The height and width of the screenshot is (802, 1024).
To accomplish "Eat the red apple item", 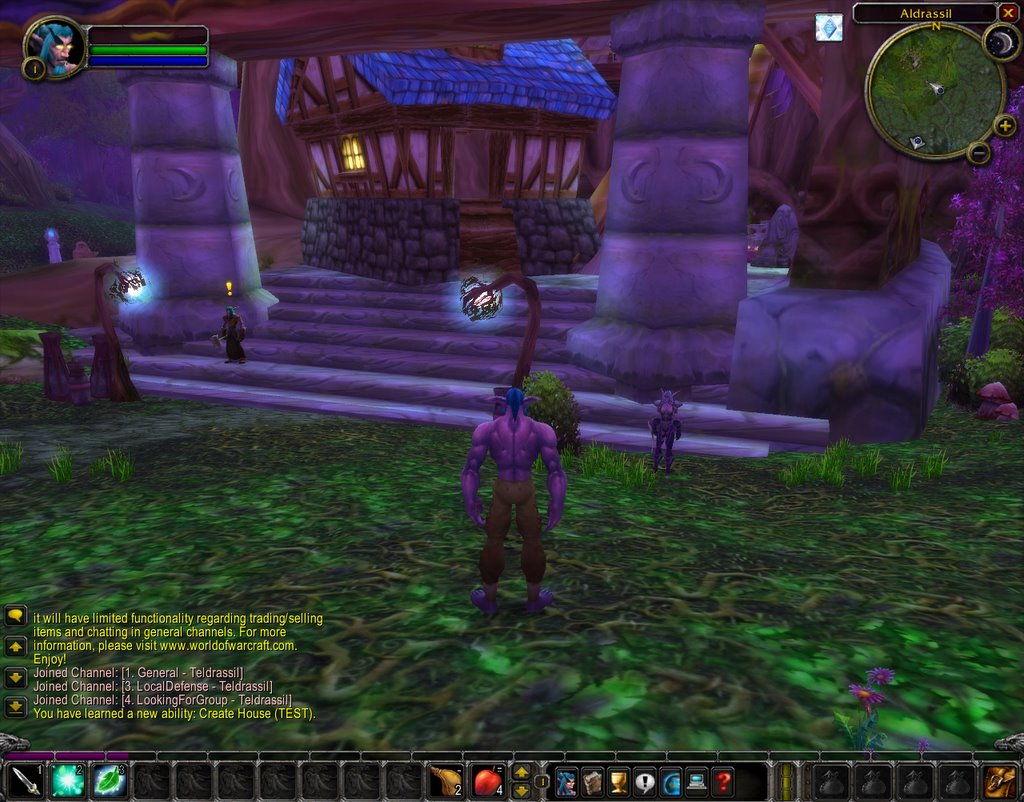I will point(488,781).
